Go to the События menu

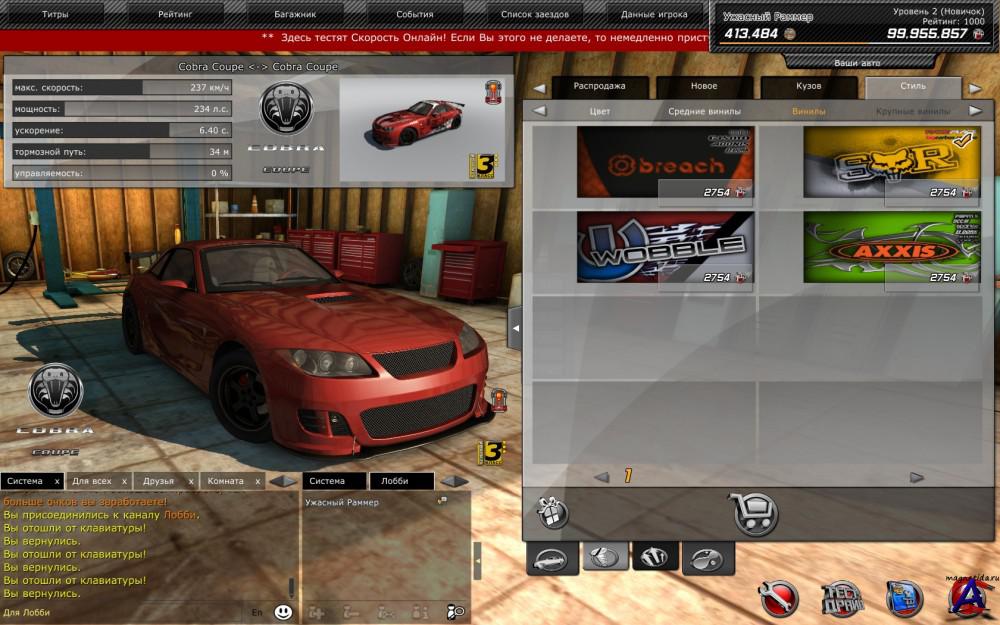(414, 14)
